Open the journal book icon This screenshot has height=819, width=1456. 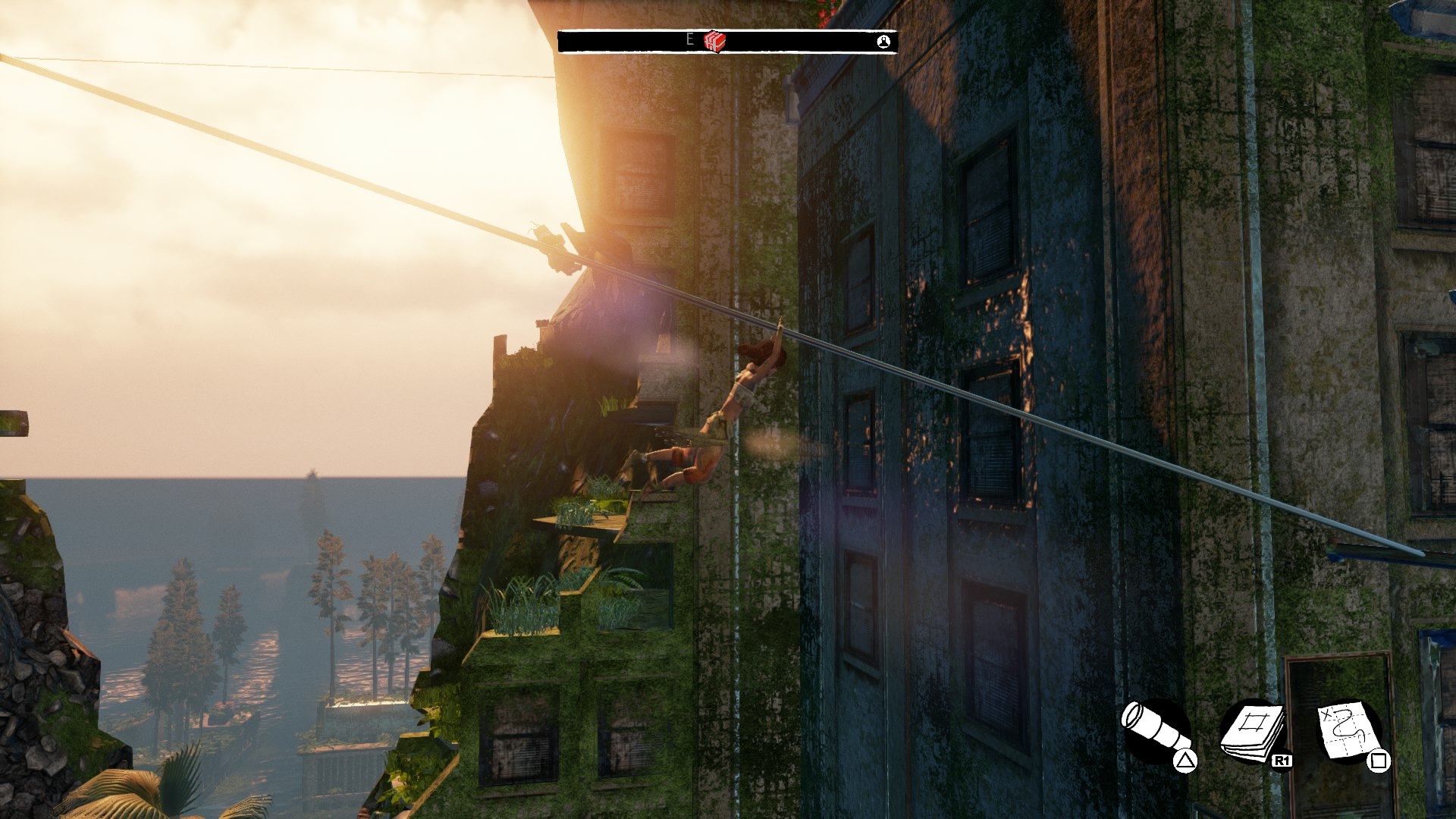[1252, 731]
